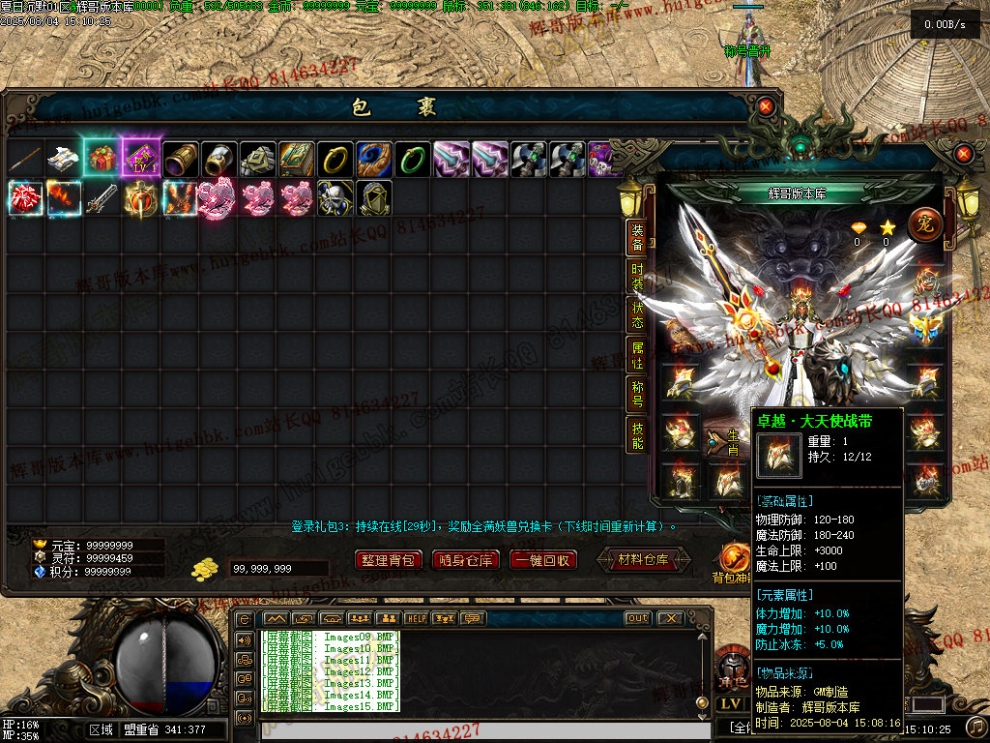Close the bag inventory window
This screenshot has height=743, width=990.
pos(765,106)
